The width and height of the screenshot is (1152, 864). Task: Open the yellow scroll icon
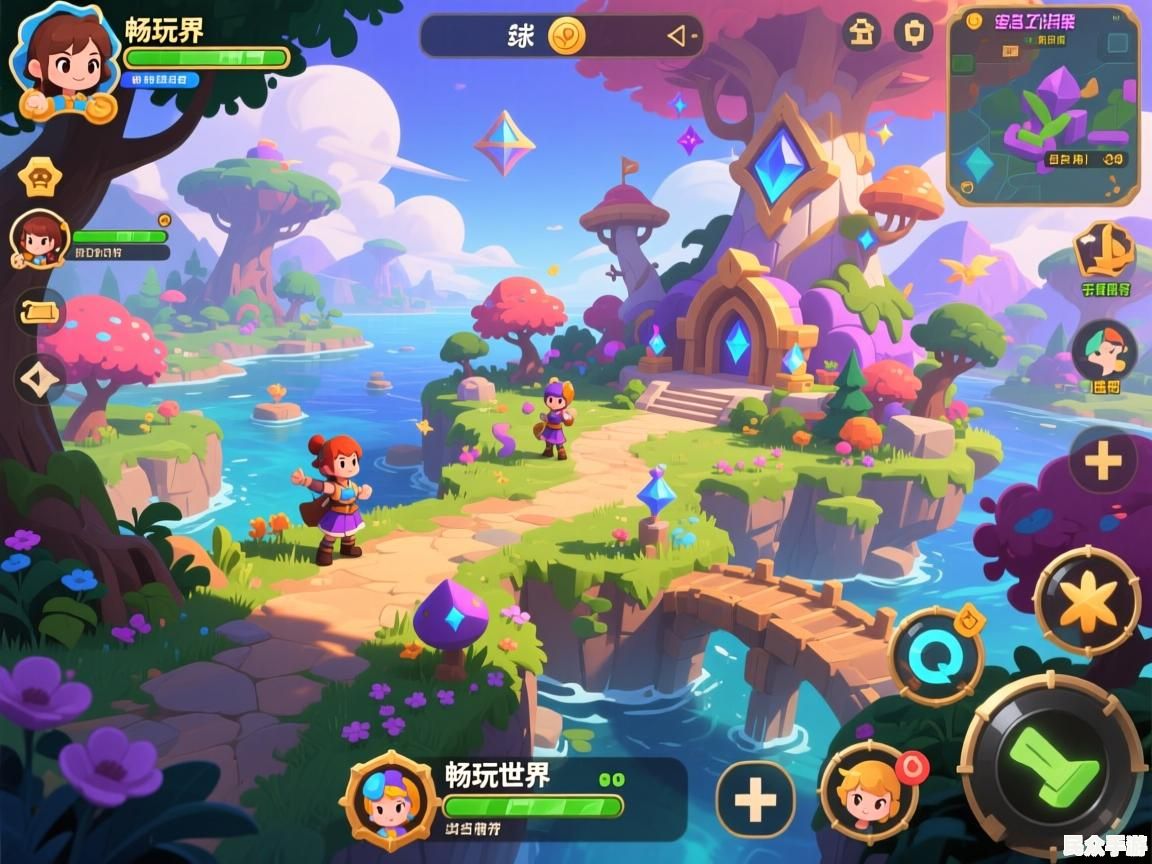click(x=40, y=312)
